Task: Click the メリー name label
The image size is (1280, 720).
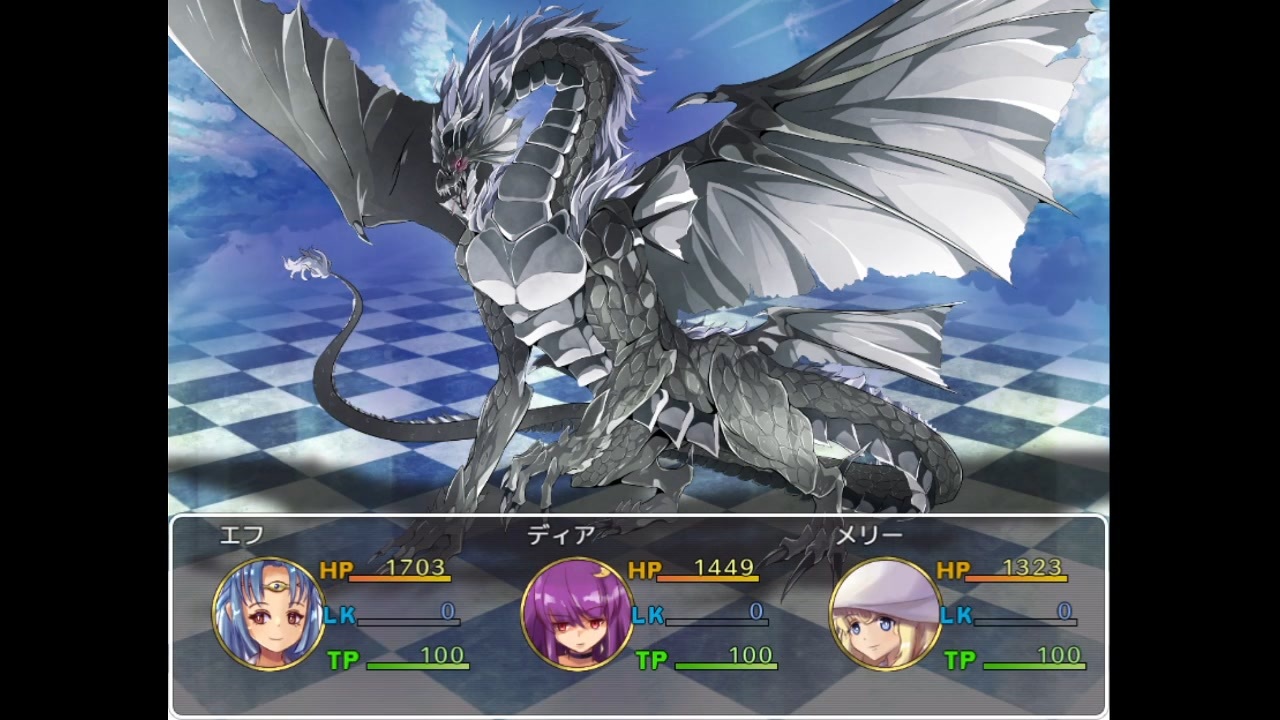Action: coord(869,537)
